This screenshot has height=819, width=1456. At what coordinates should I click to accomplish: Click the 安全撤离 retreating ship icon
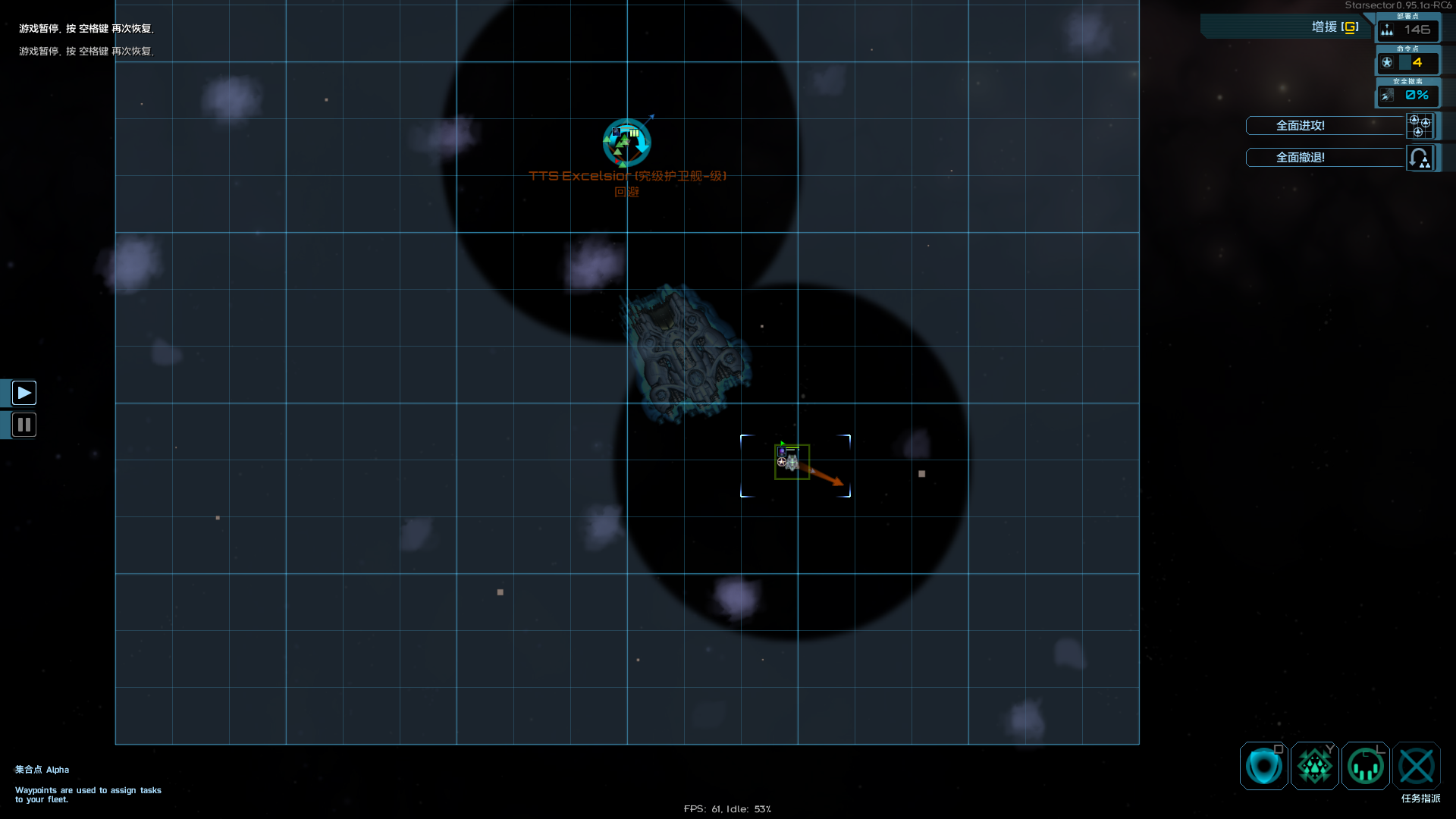click(1388, 96)
